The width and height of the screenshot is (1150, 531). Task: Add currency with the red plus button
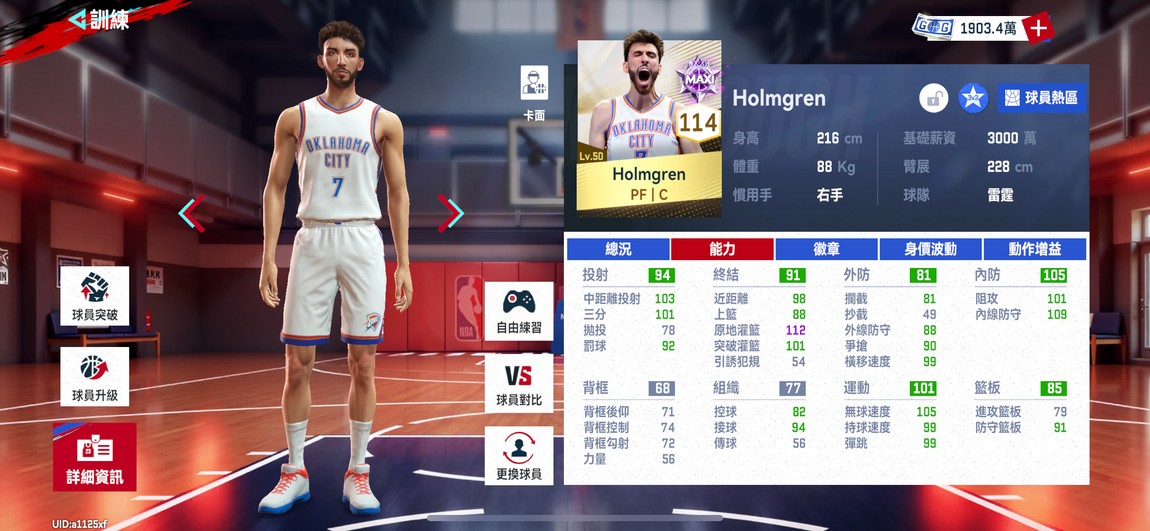1039,28
